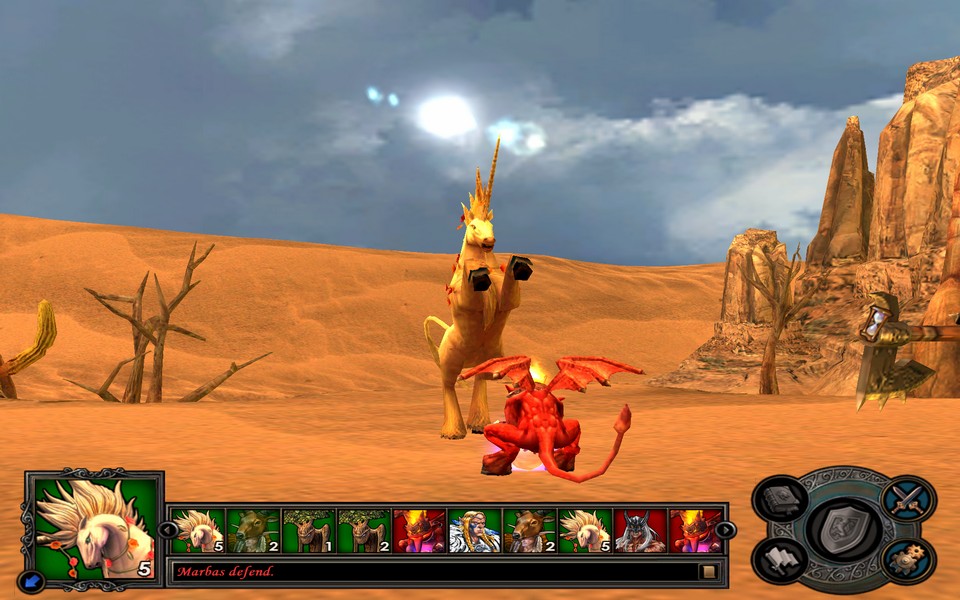Click the blue arrow button on the unicorn portrait
The width and height of the screenshot is (960, 600).
31,580
